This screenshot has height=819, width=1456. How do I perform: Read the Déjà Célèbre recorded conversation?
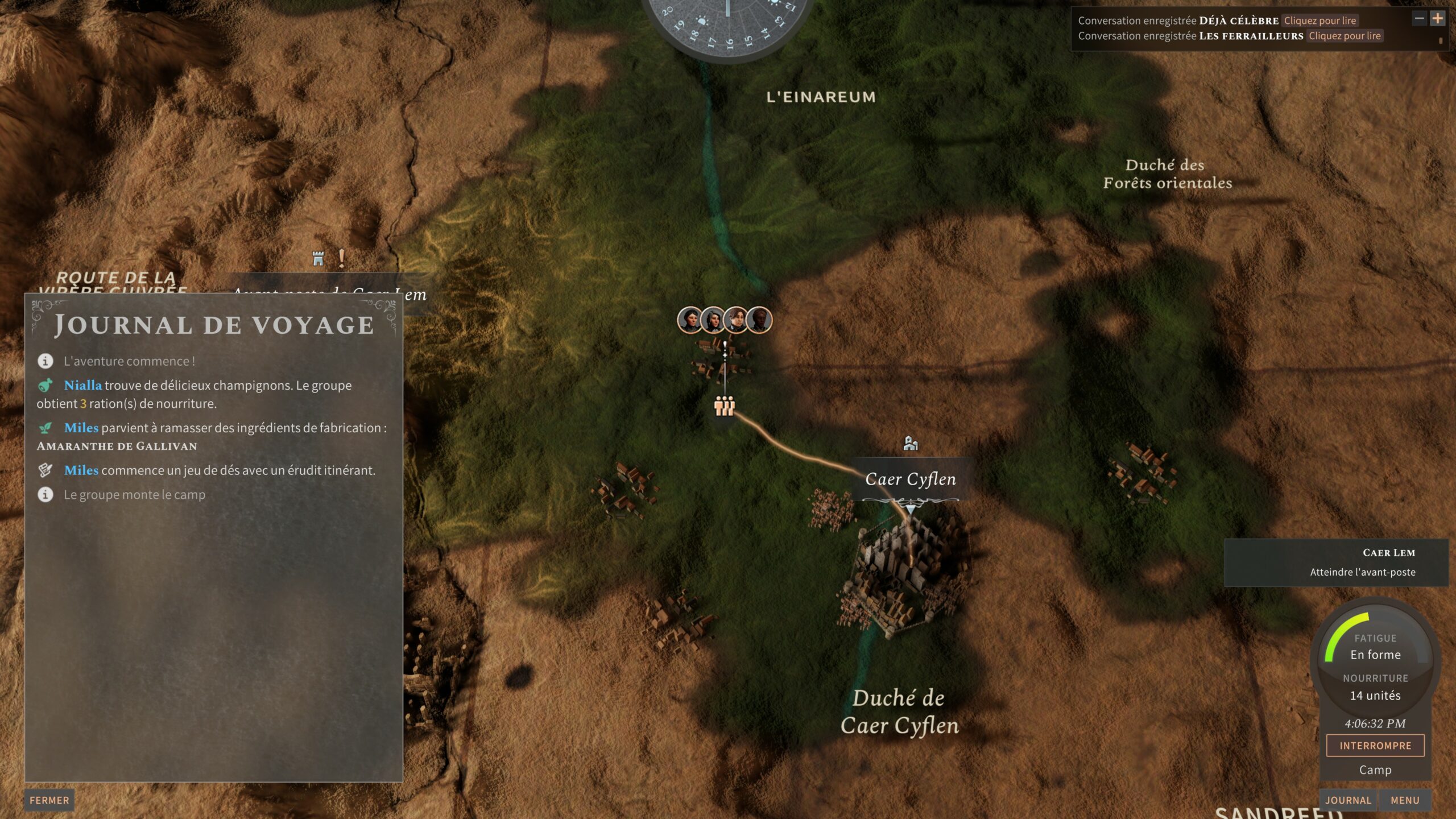[x=1319, y=20]
